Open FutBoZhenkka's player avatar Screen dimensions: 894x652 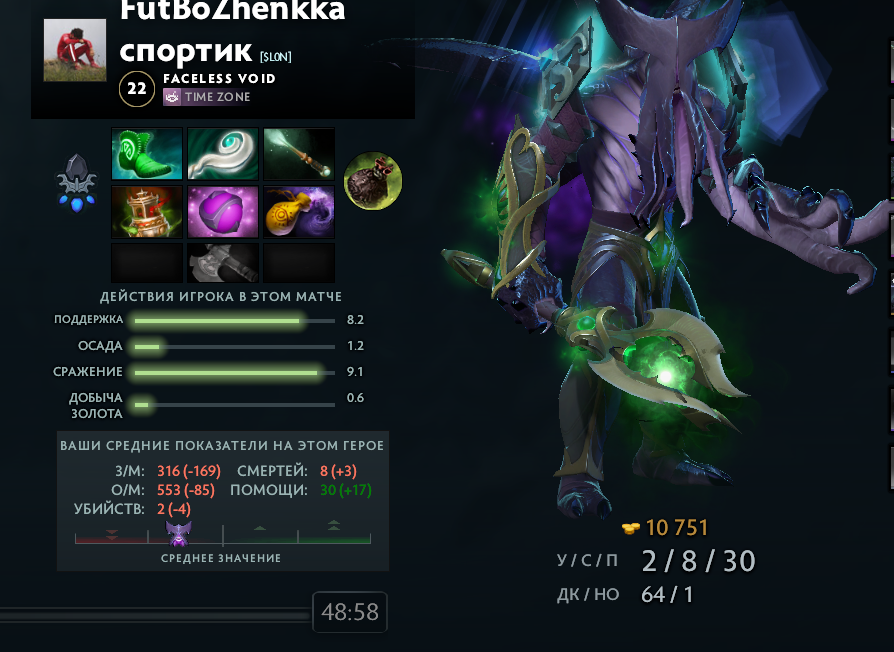(75, 50)
